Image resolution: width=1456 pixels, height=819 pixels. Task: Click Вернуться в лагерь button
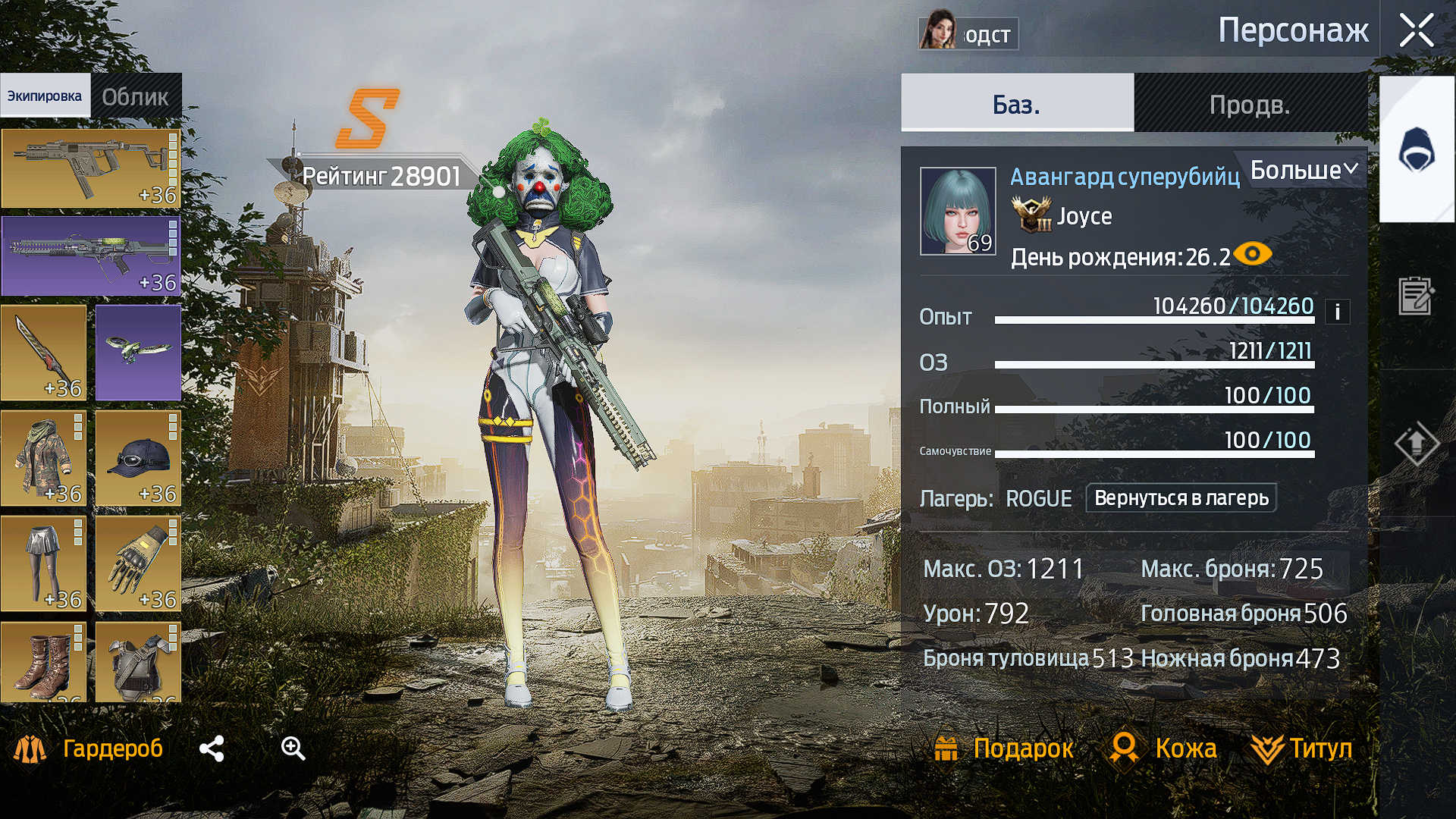[x=1181, y=498]
